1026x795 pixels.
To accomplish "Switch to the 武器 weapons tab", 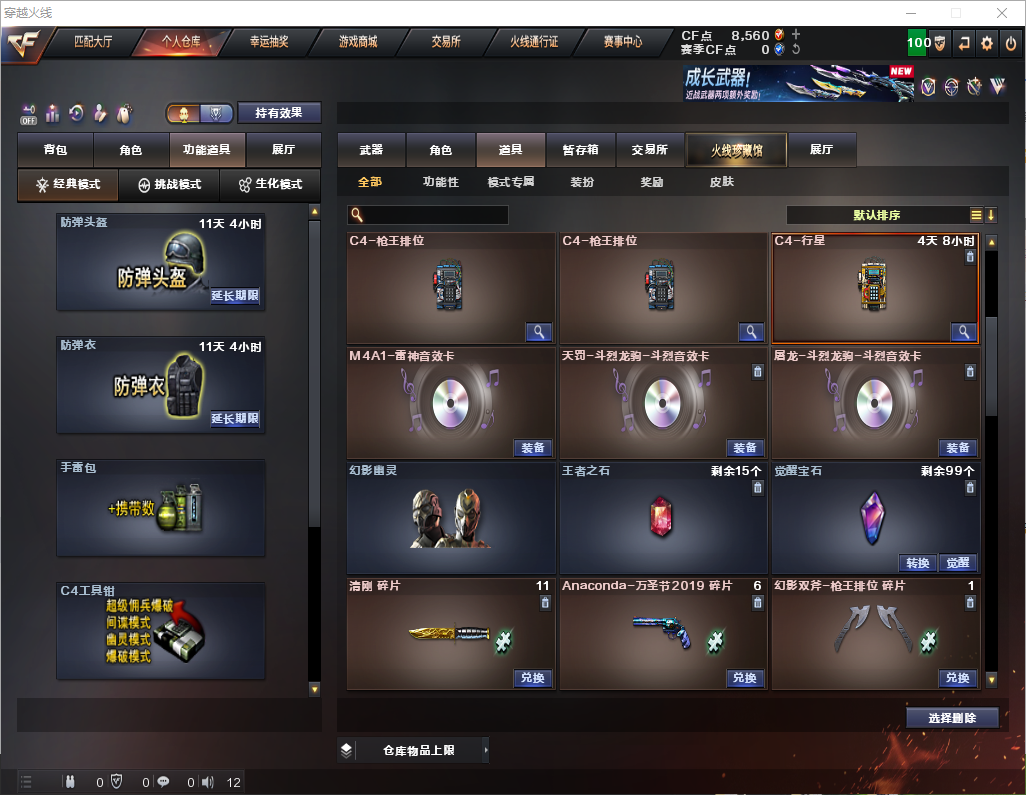I will [371, 150].
